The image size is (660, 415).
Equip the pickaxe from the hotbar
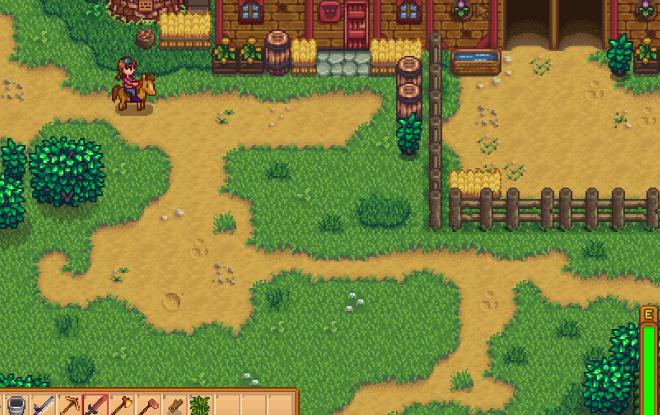pyautogui.click(x=69, y=406)
